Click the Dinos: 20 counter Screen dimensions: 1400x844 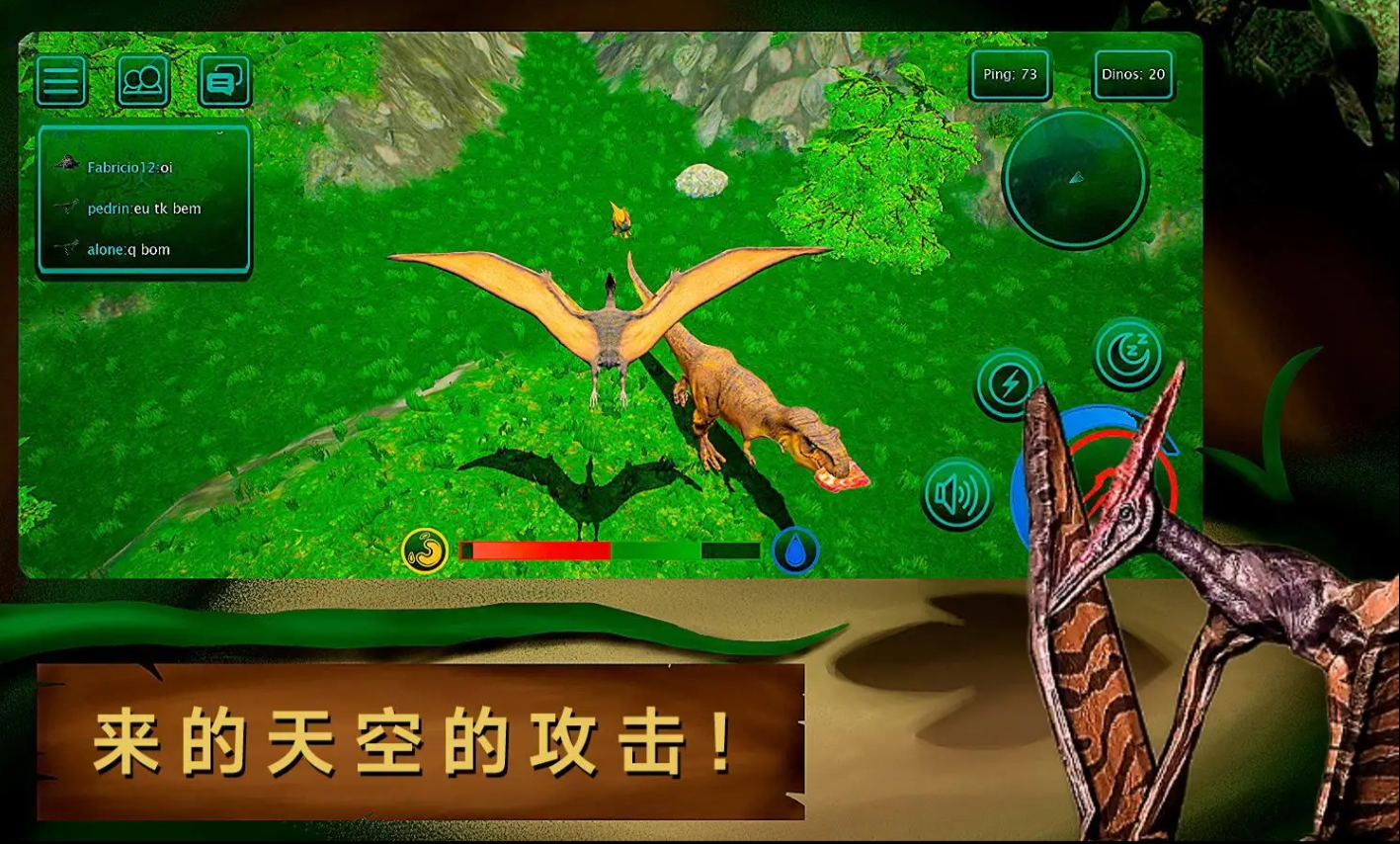coord(1131,74)
